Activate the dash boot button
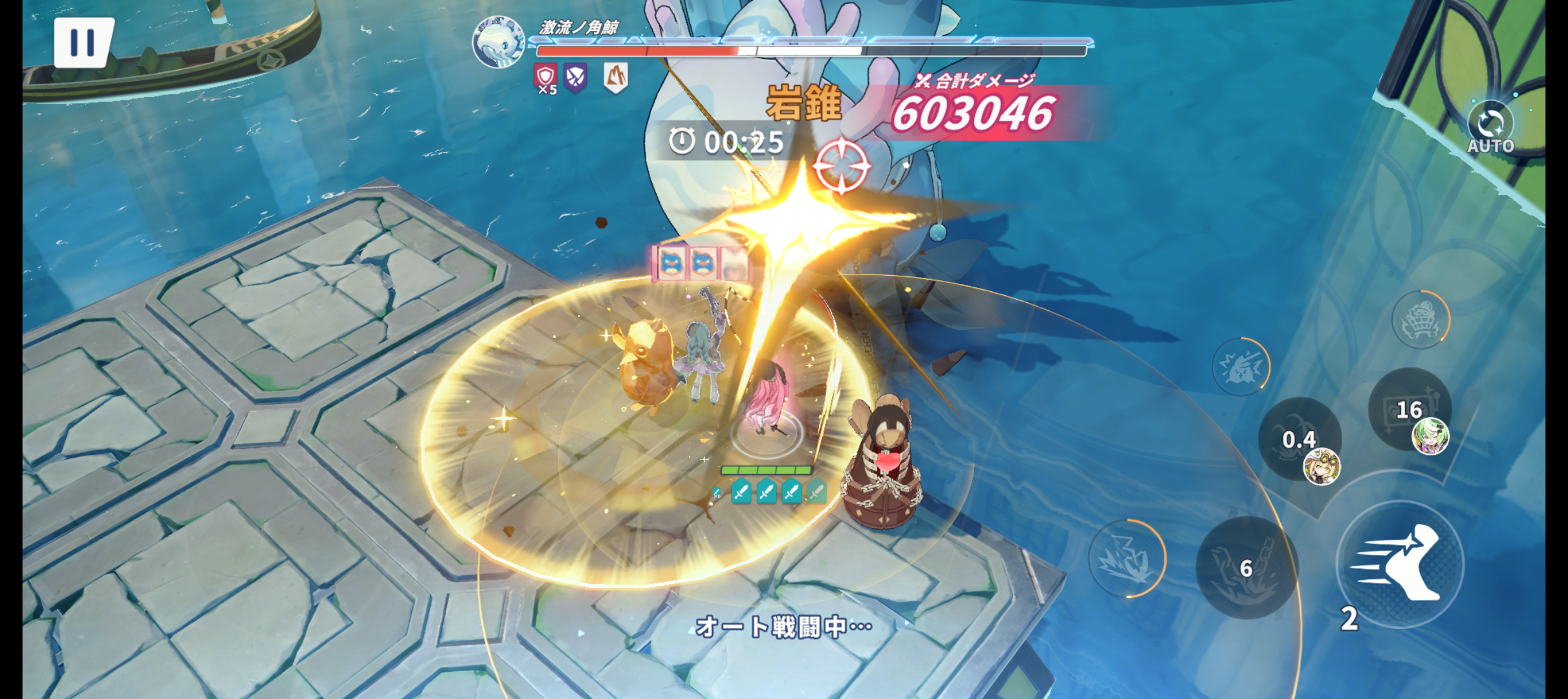Screen dimensions: 1568x699 [x=1400, y=564]
